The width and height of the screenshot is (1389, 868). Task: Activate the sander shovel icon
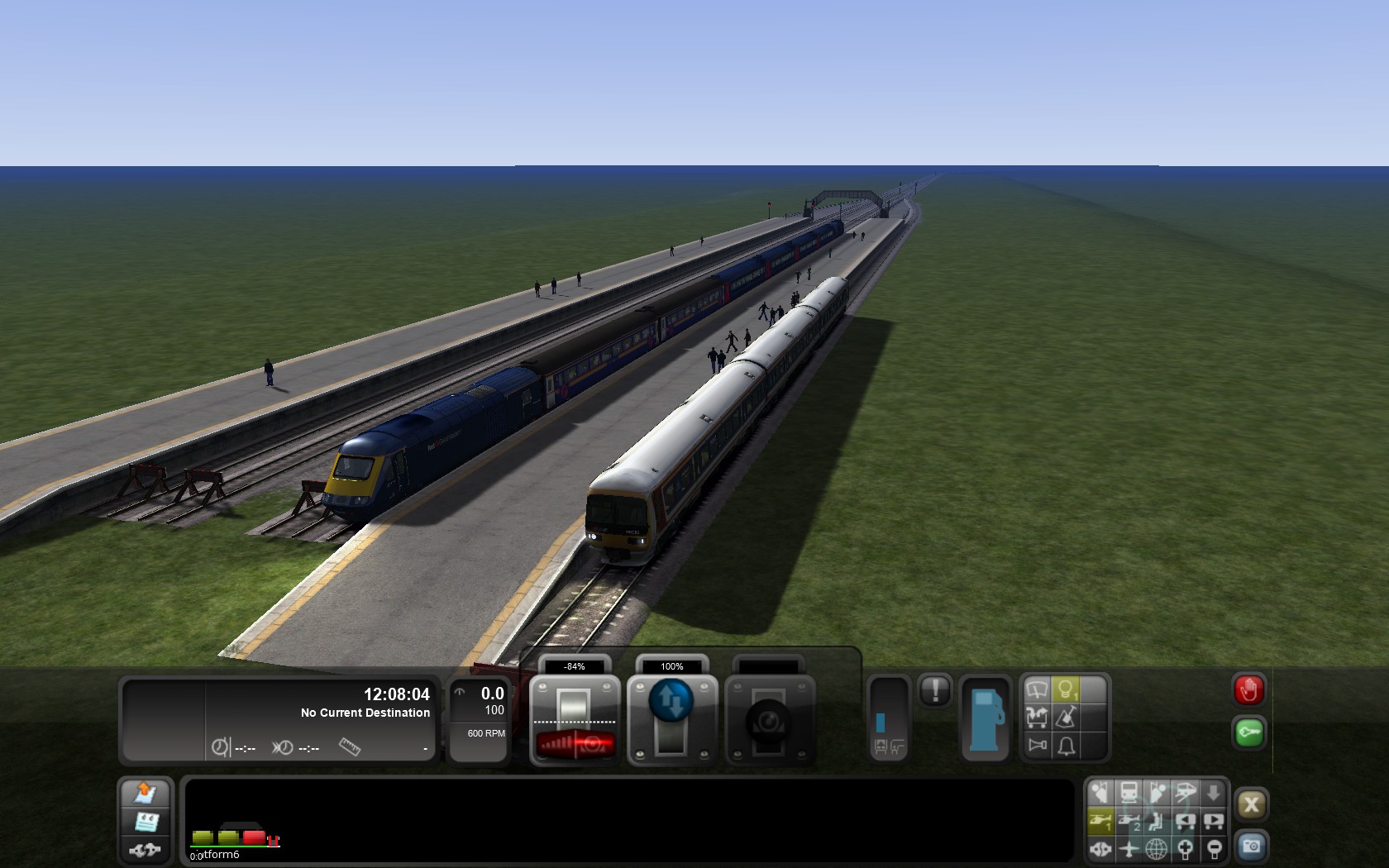(1066, 718)
